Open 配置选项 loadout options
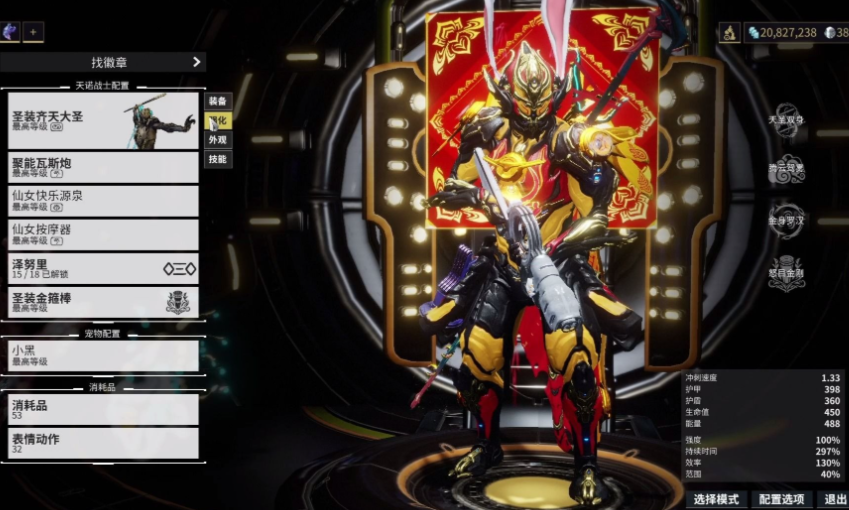849x510 pixels. (x=781, y=499)
